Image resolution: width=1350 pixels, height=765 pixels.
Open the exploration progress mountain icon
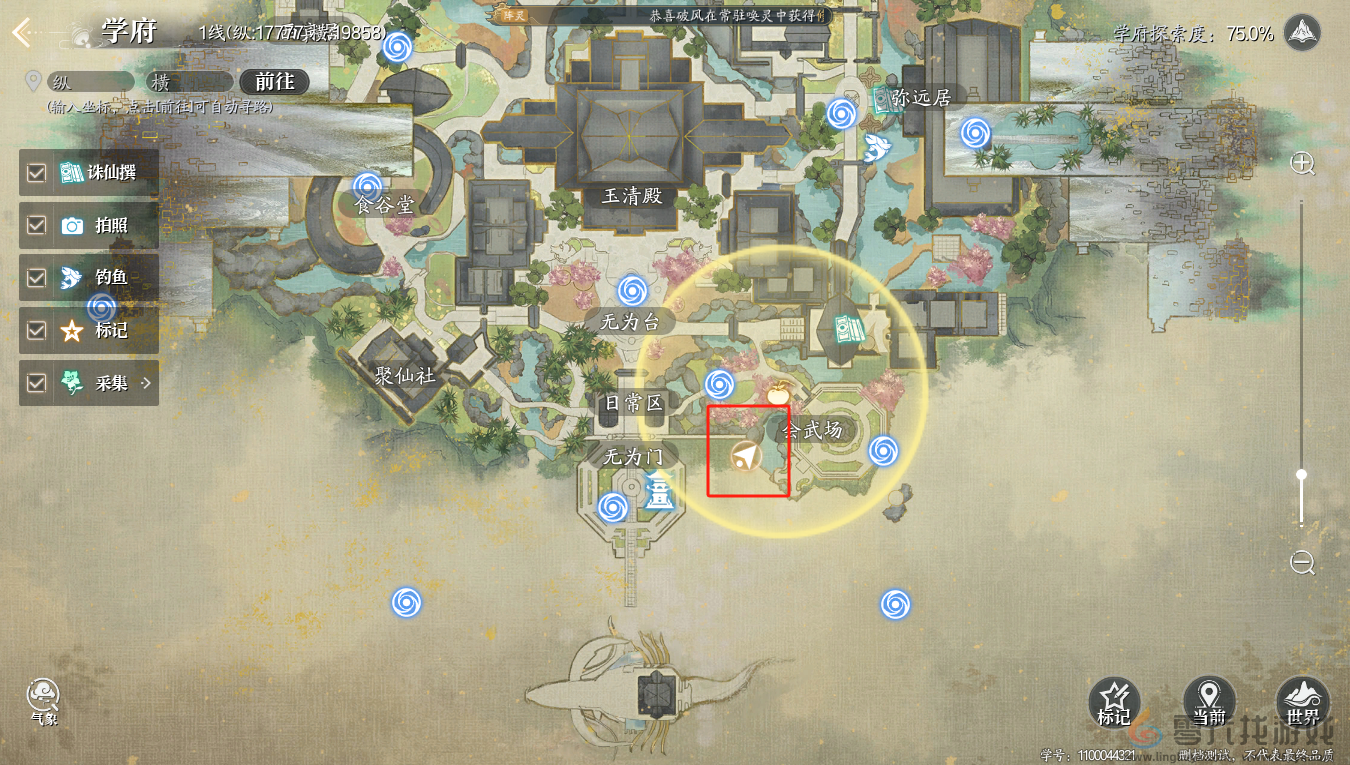point(1301,33)
